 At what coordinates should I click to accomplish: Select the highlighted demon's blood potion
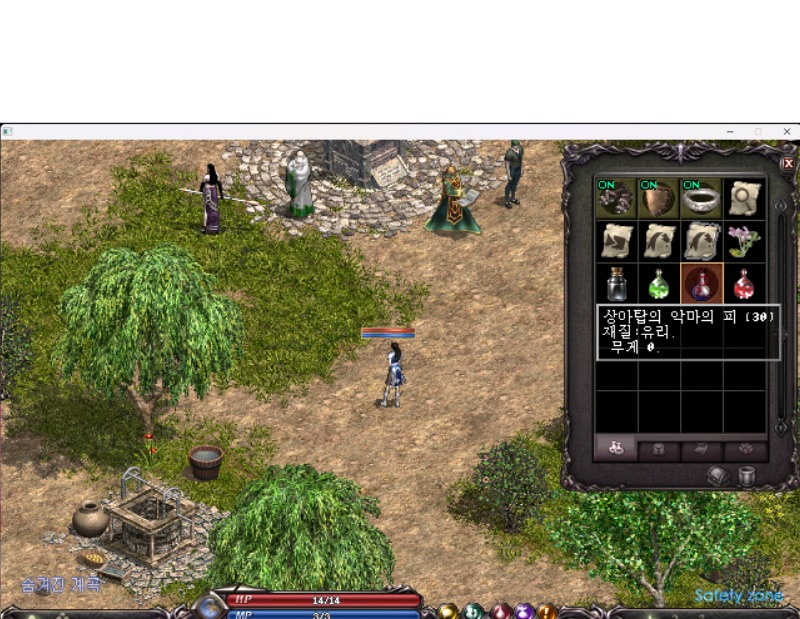tap(702, 284)
